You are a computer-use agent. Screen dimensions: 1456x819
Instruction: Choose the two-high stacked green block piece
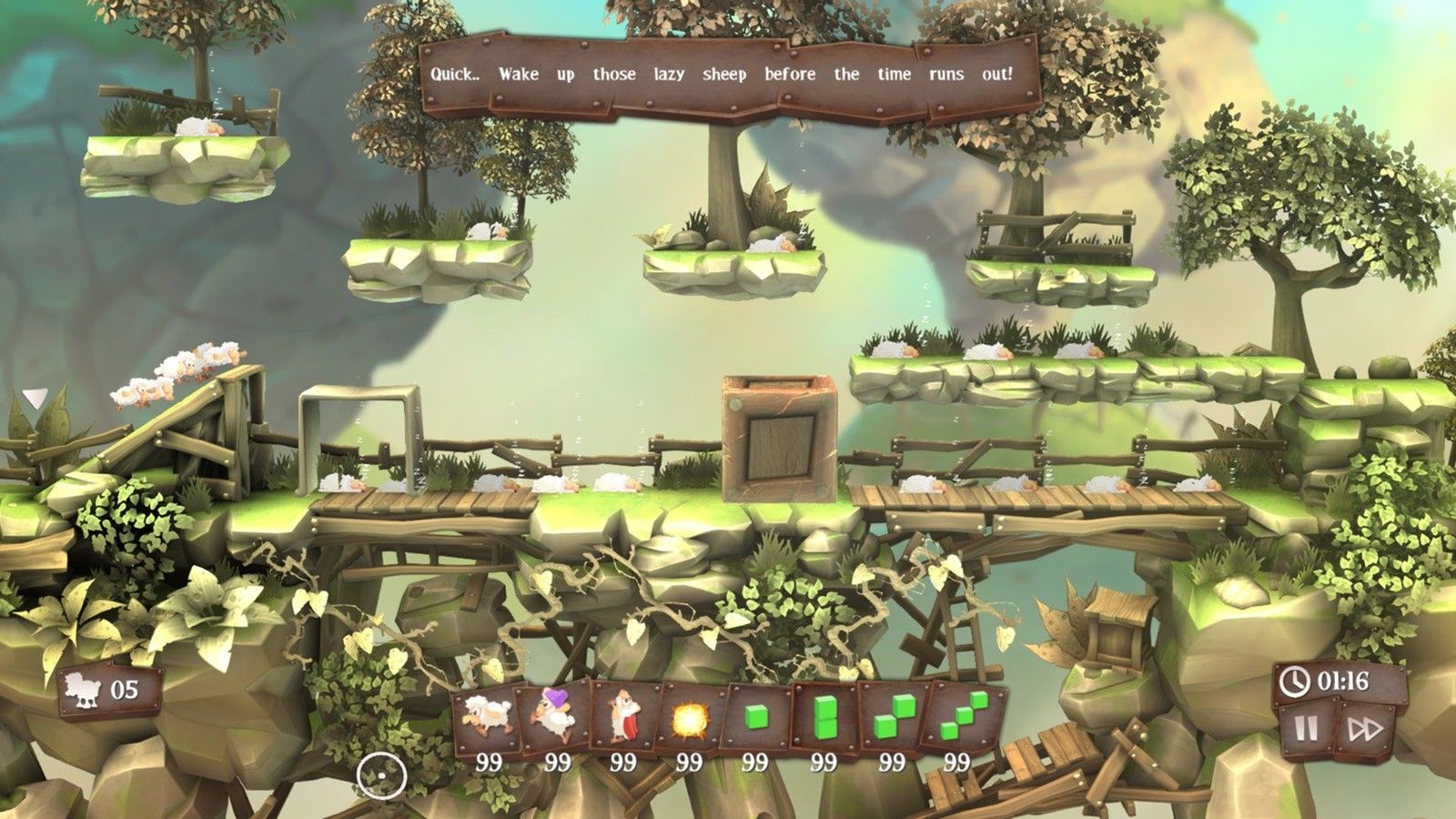pyautogui.click(x=824, y=718)
